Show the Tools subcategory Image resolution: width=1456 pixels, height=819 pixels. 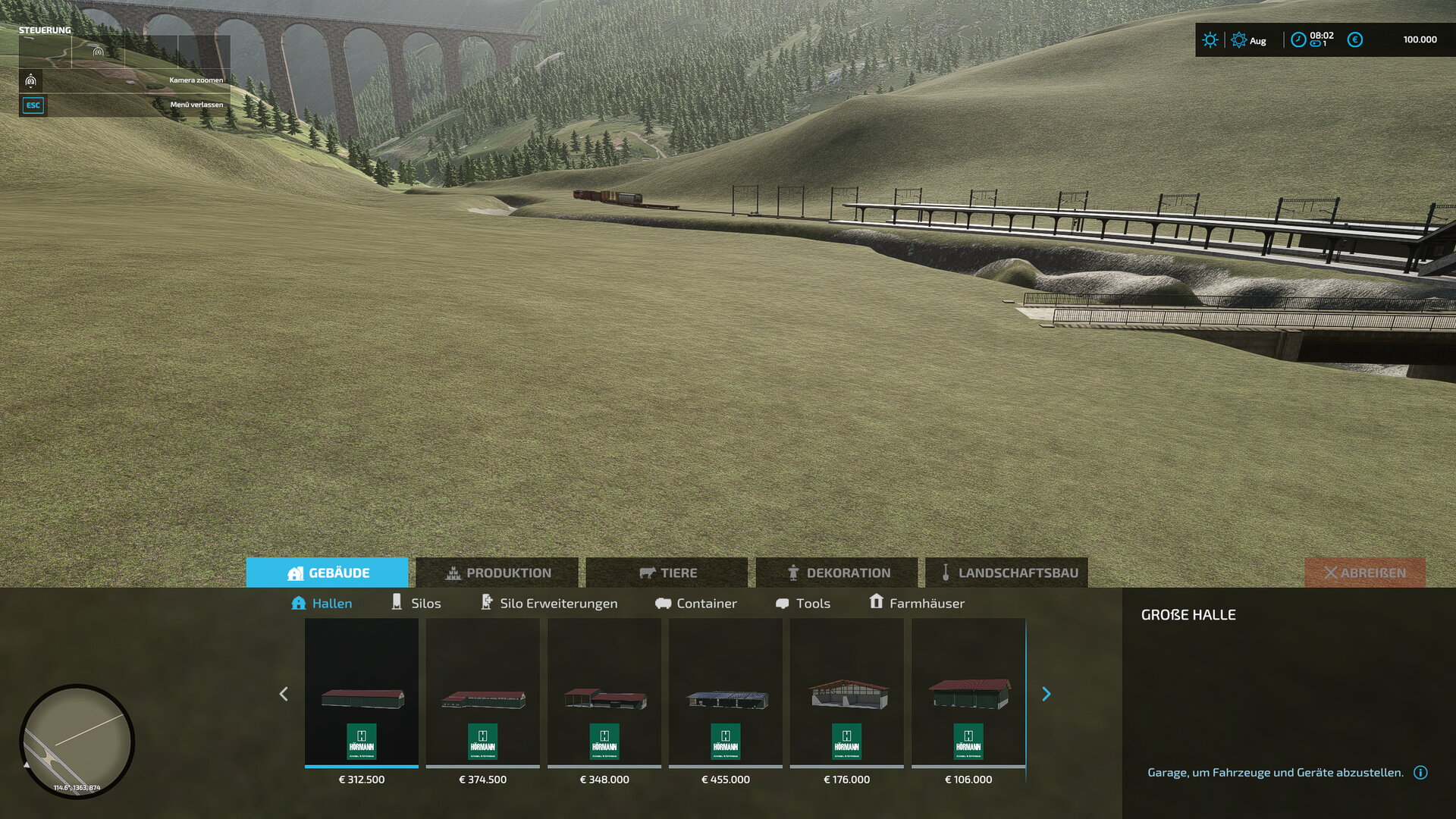(x=803, y=603)
